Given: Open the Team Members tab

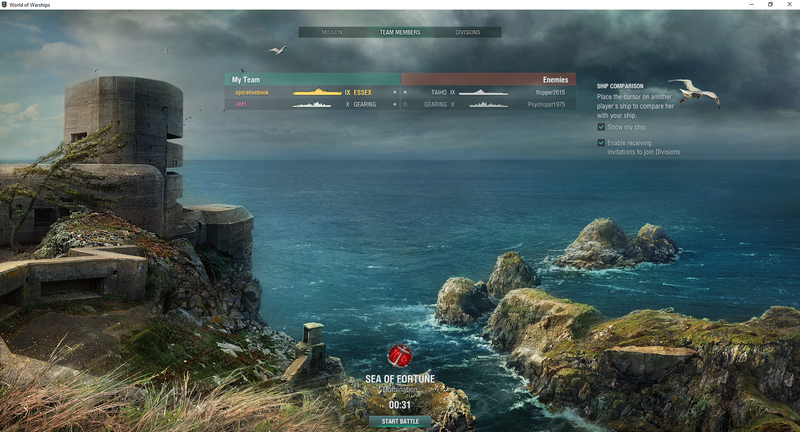Looking at the screenshot, I should pyautogui.click(x=400, y=32).
